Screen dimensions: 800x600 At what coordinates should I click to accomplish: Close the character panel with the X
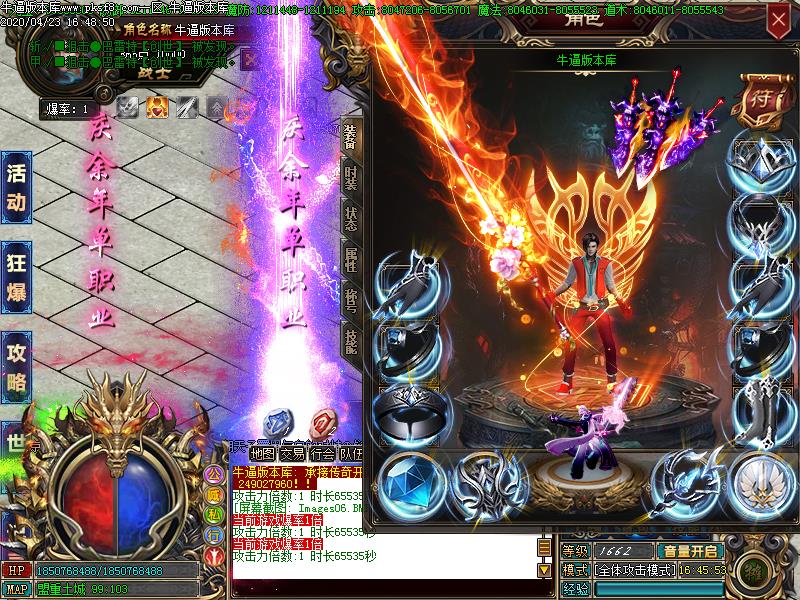777,19
